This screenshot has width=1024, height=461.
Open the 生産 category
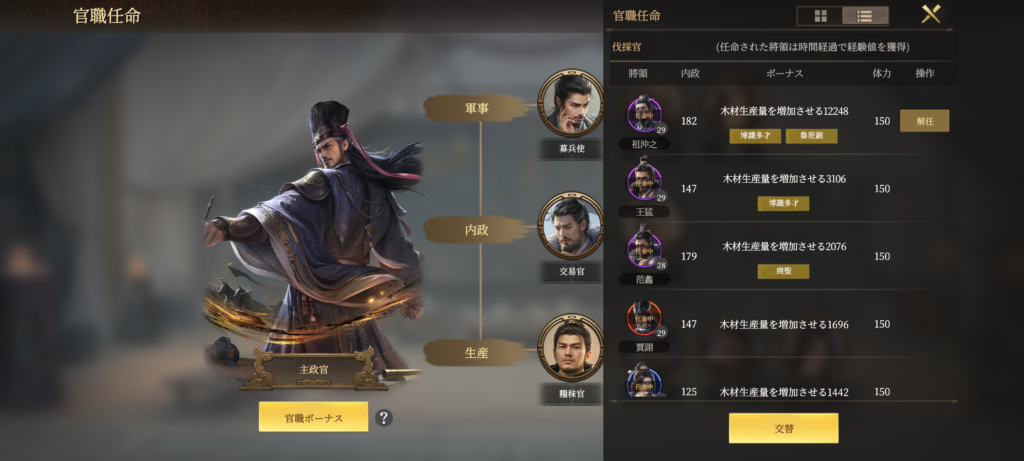point(477,352)
